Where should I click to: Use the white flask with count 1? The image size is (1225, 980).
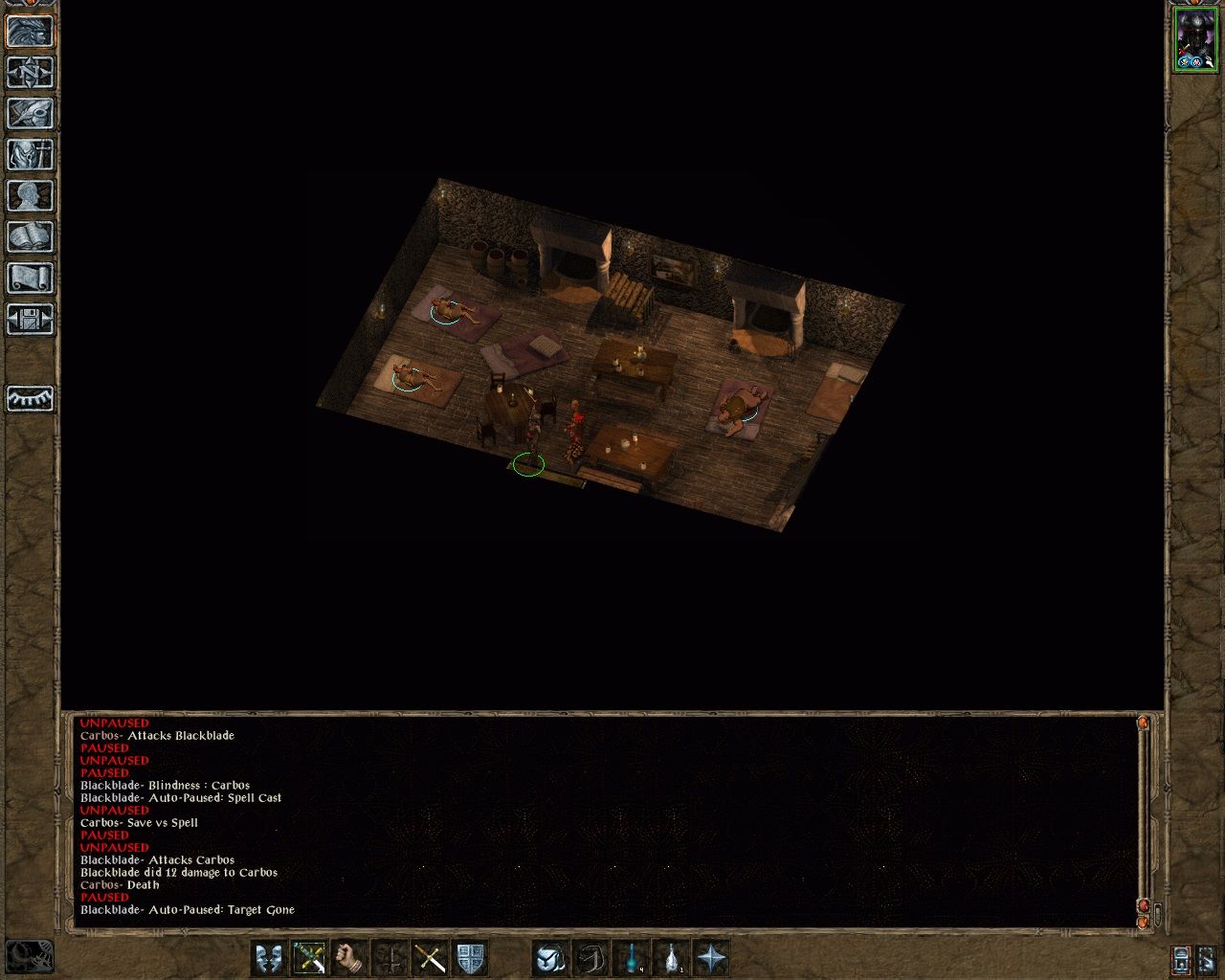(x=672, y=958)
